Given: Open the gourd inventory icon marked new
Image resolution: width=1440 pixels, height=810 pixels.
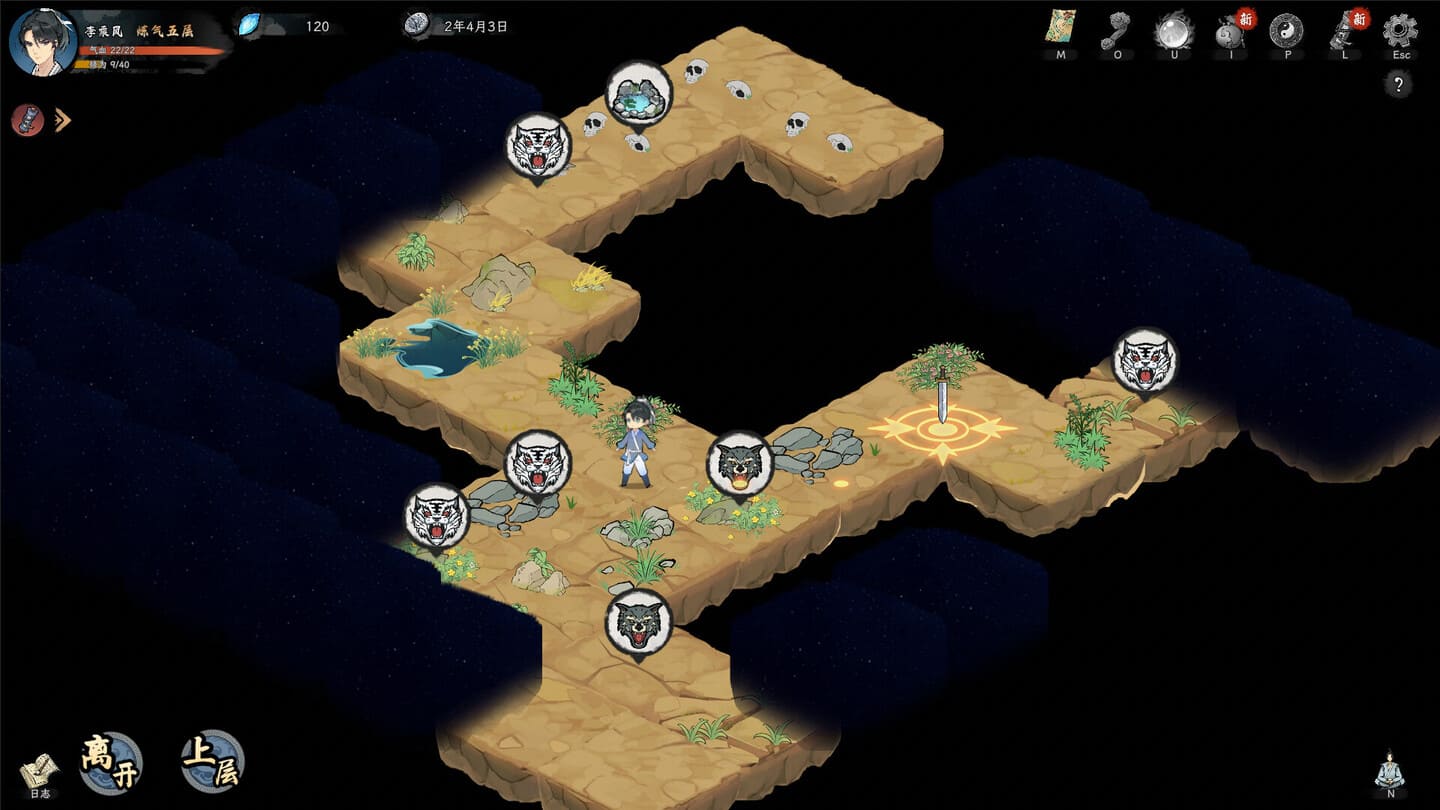Looking at the screenshot, I should click(1230, 30).
